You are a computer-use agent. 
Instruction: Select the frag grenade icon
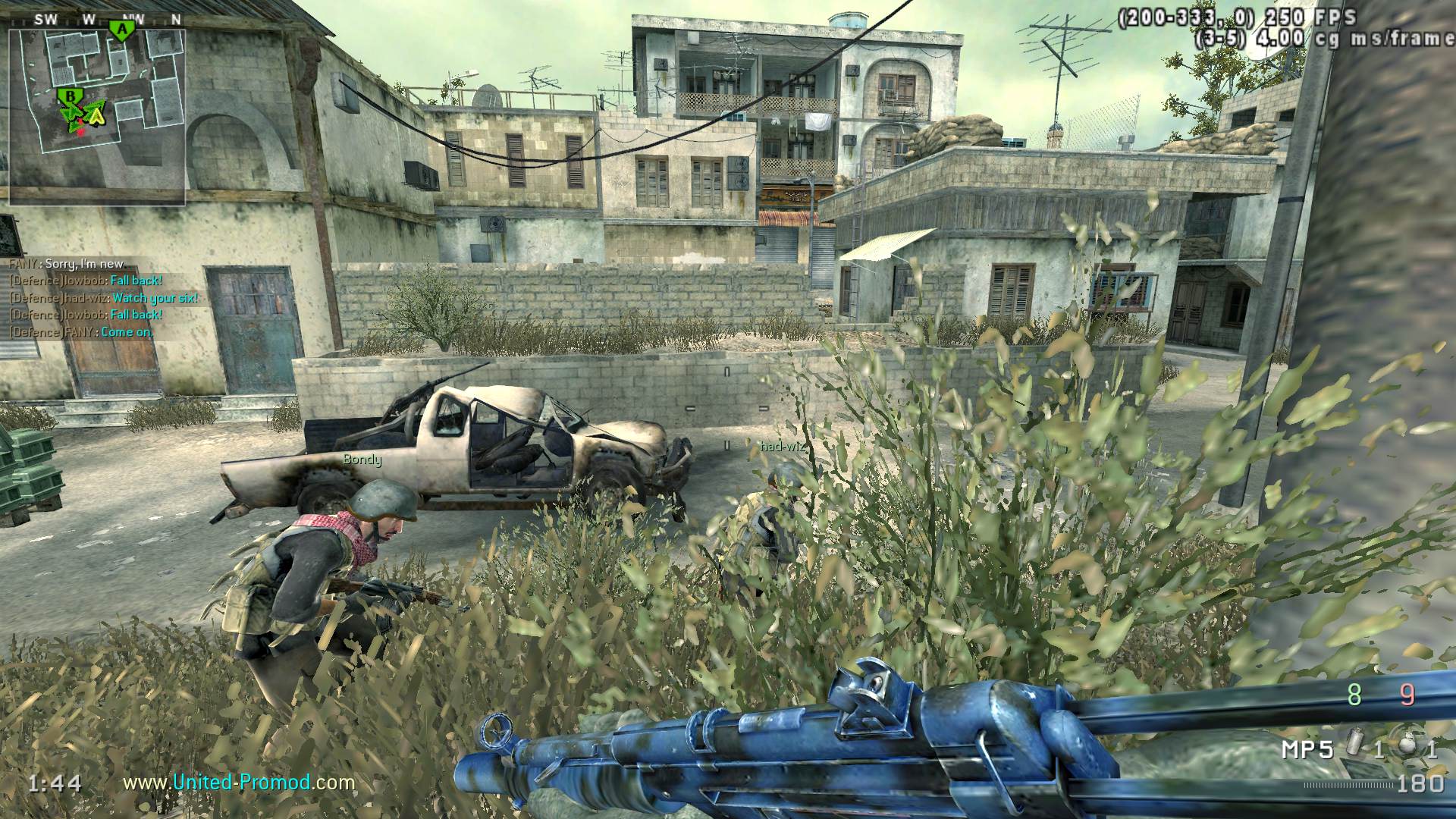(1407, 748)
